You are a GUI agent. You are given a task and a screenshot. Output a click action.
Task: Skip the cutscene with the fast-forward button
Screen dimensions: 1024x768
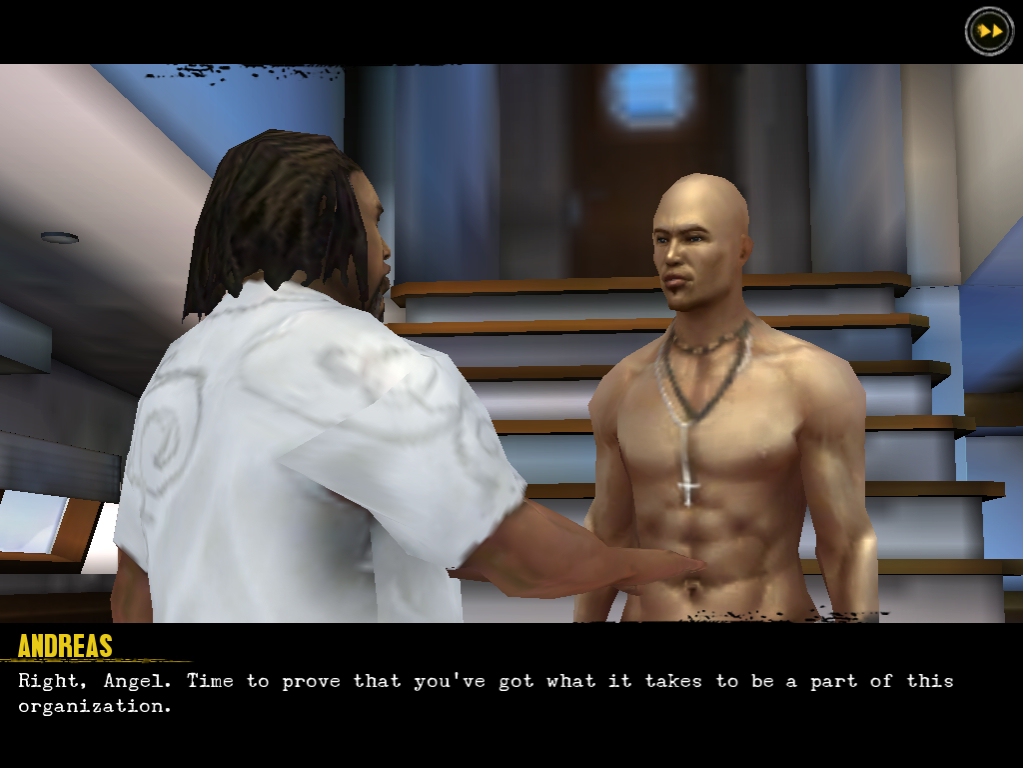pos(989,31)
